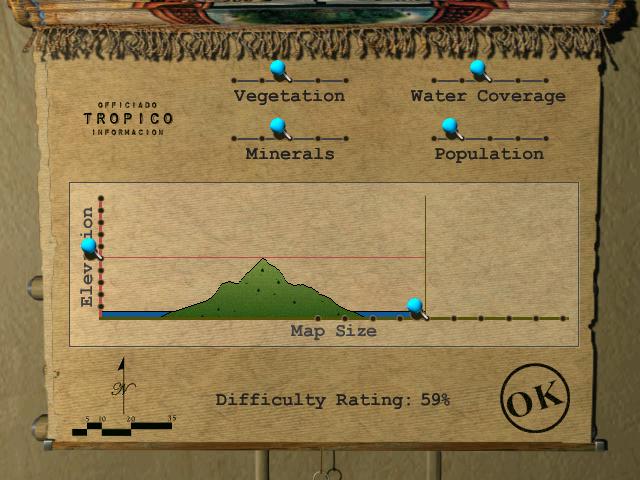Select the Elevation slider knob
640x480 pixels.
(x=89, y=245)
